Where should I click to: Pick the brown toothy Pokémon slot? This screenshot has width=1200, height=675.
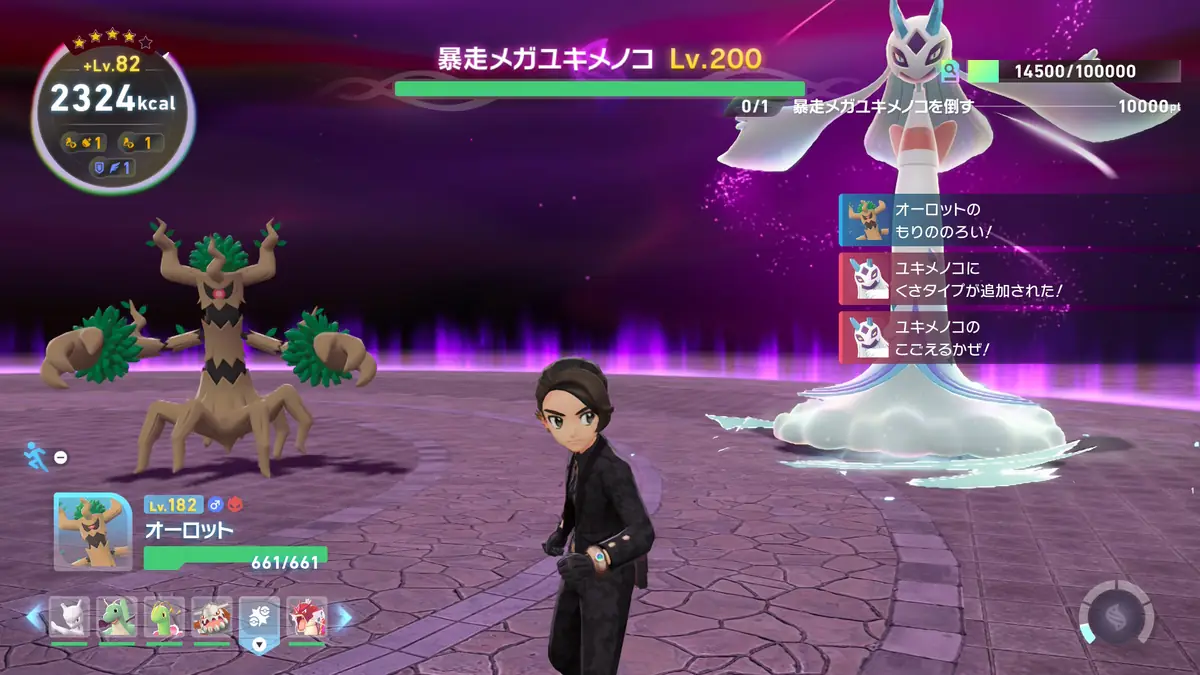212,618
